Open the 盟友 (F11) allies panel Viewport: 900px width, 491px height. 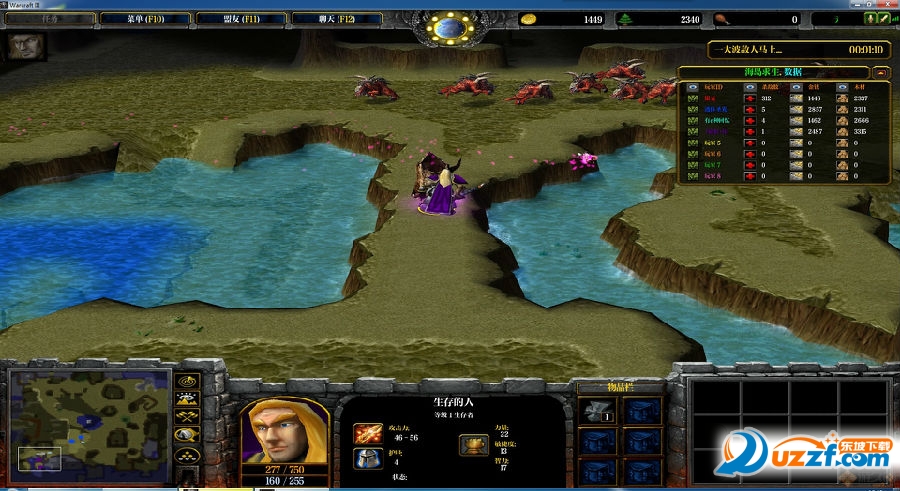pos(240,19)
